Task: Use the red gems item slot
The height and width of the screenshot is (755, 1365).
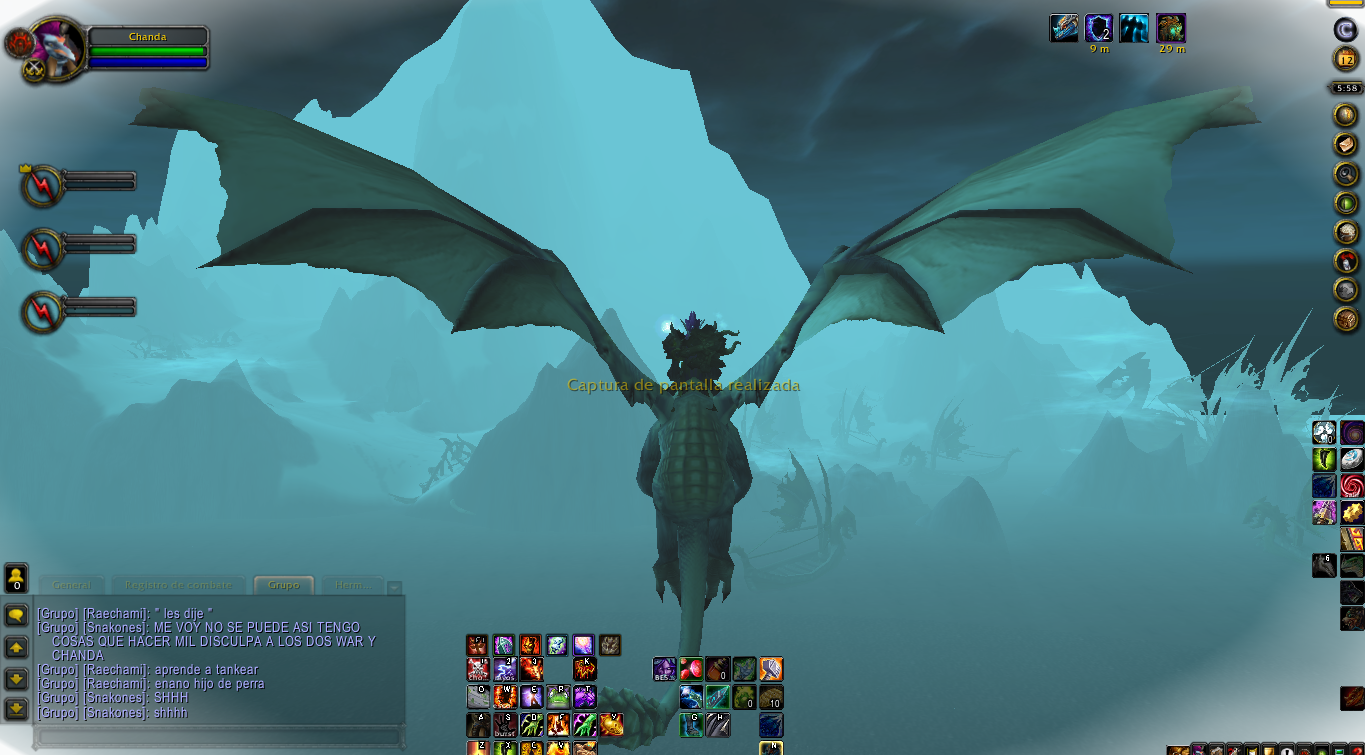Action: click(x=691, y=669)
